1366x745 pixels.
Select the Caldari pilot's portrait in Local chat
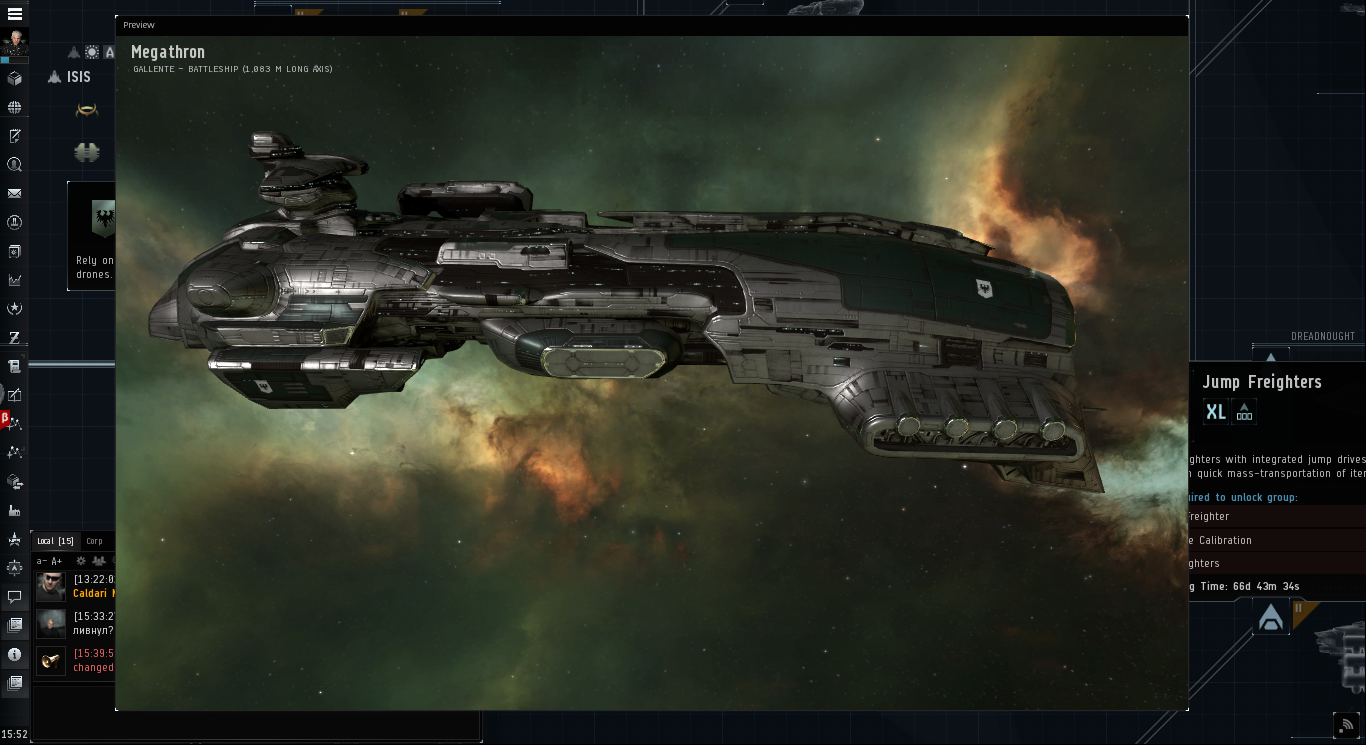(x=51, y=586)
